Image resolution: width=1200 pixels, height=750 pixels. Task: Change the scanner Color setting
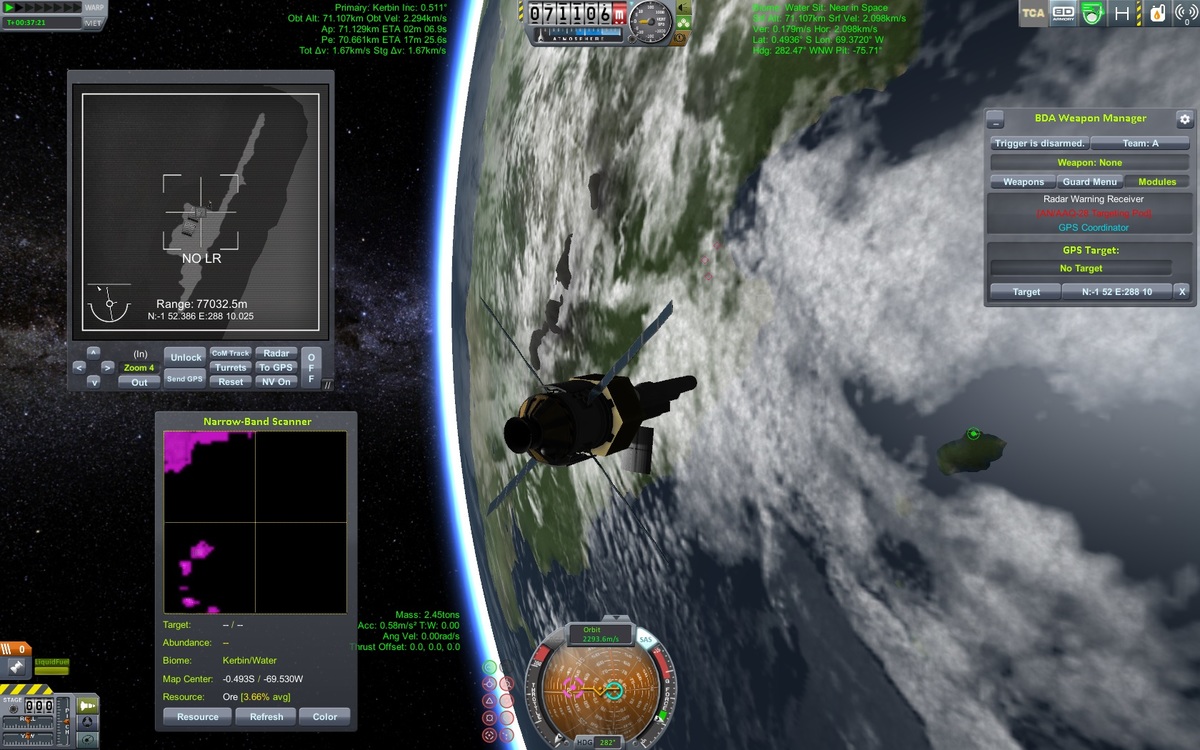pyautogui.click(x=325, y=716)
